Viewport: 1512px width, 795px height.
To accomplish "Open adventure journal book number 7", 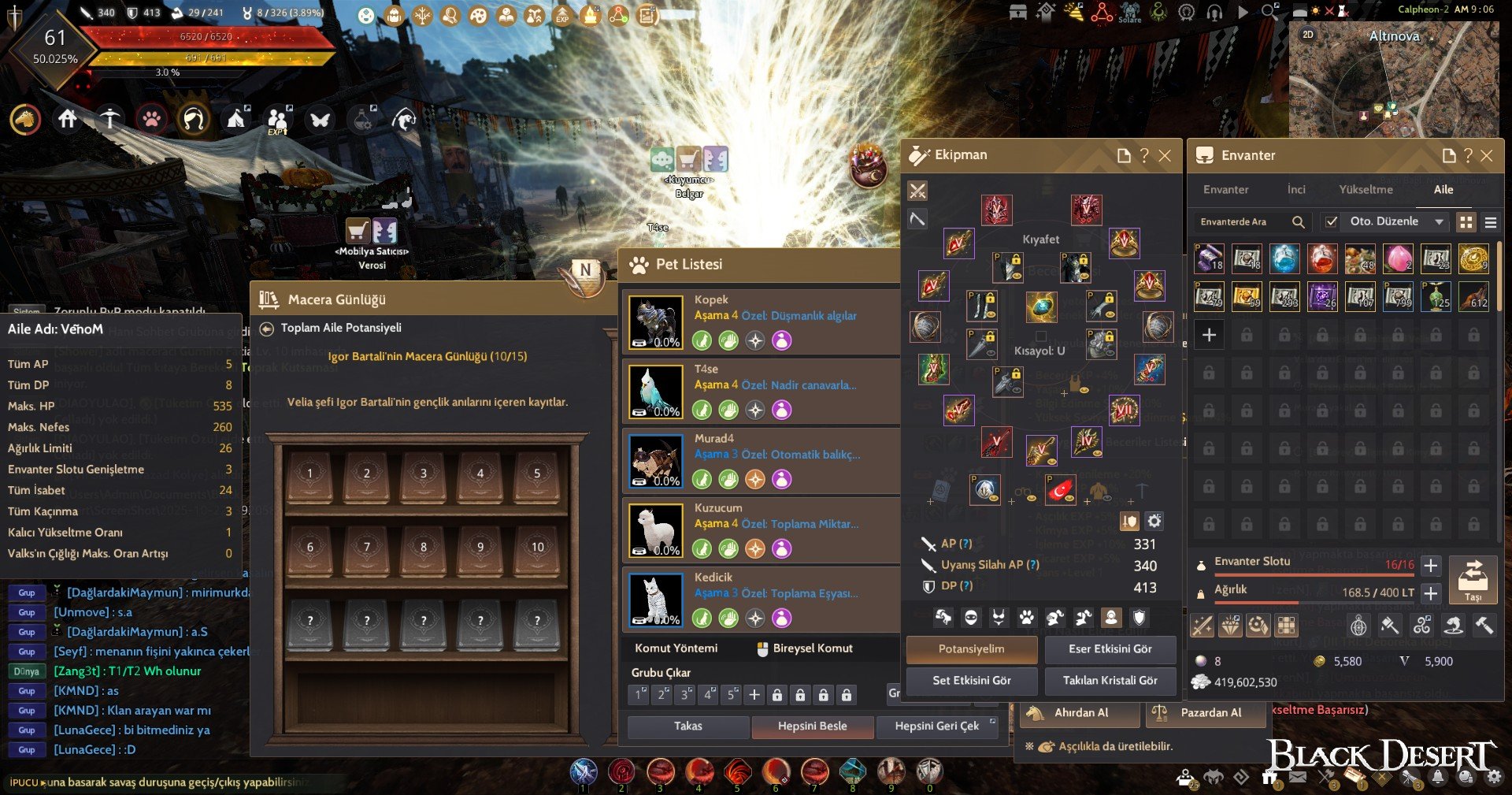I will point(367,547).
